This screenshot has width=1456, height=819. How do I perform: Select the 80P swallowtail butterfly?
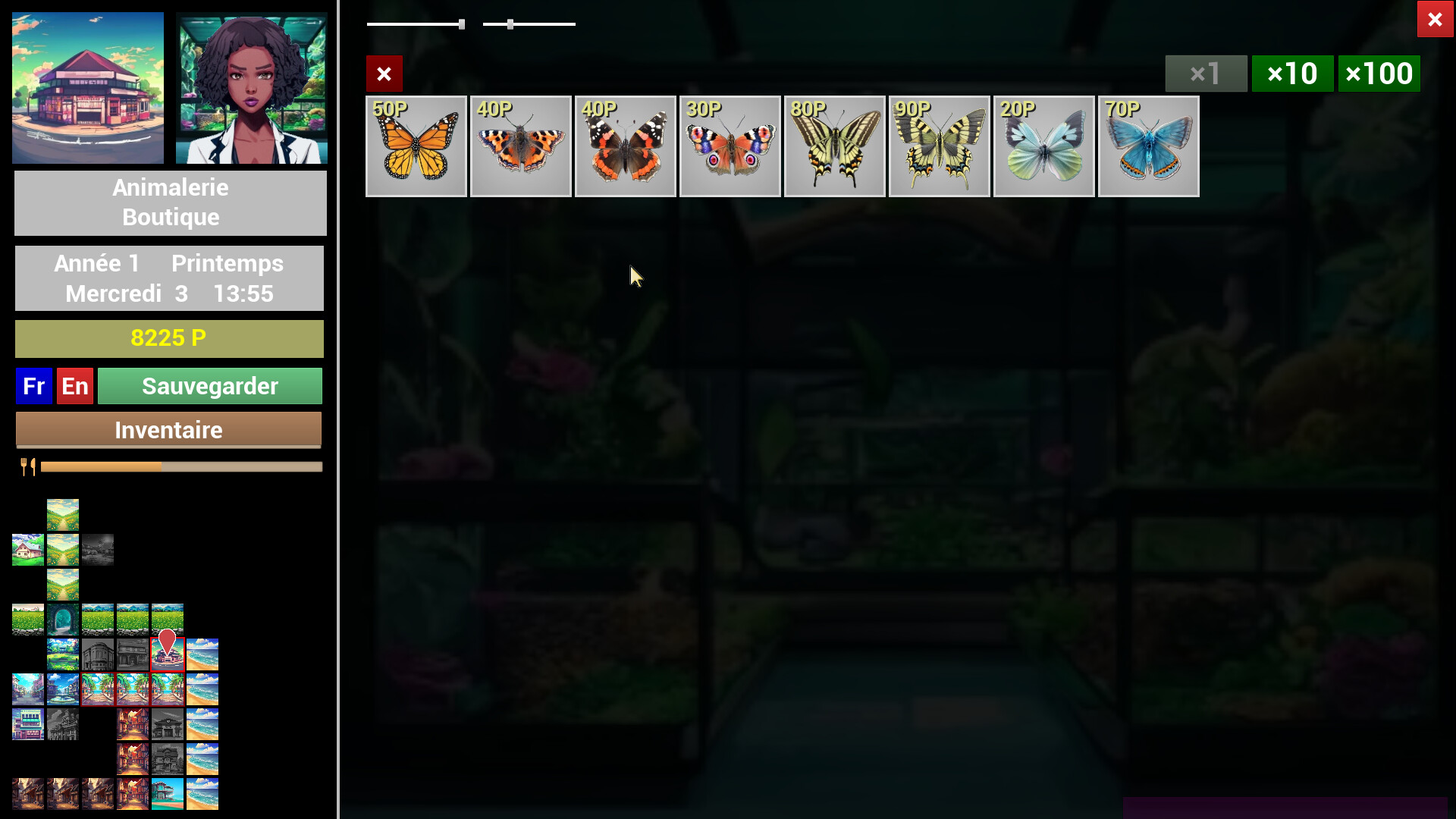click(x=835, y=146)
